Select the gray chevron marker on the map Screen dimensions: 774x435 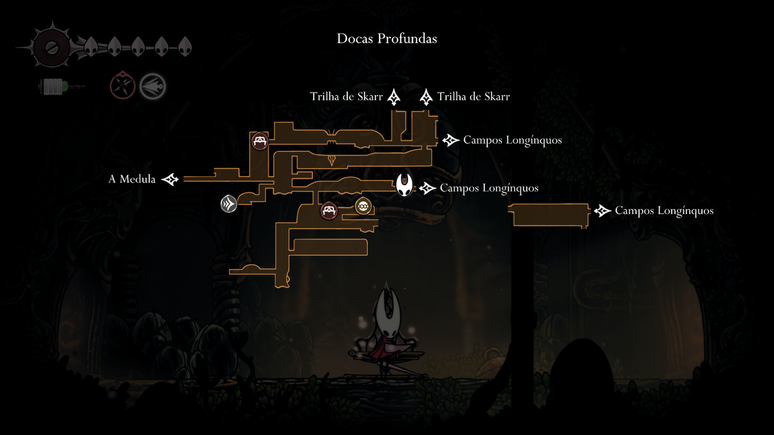pos(229,204)
